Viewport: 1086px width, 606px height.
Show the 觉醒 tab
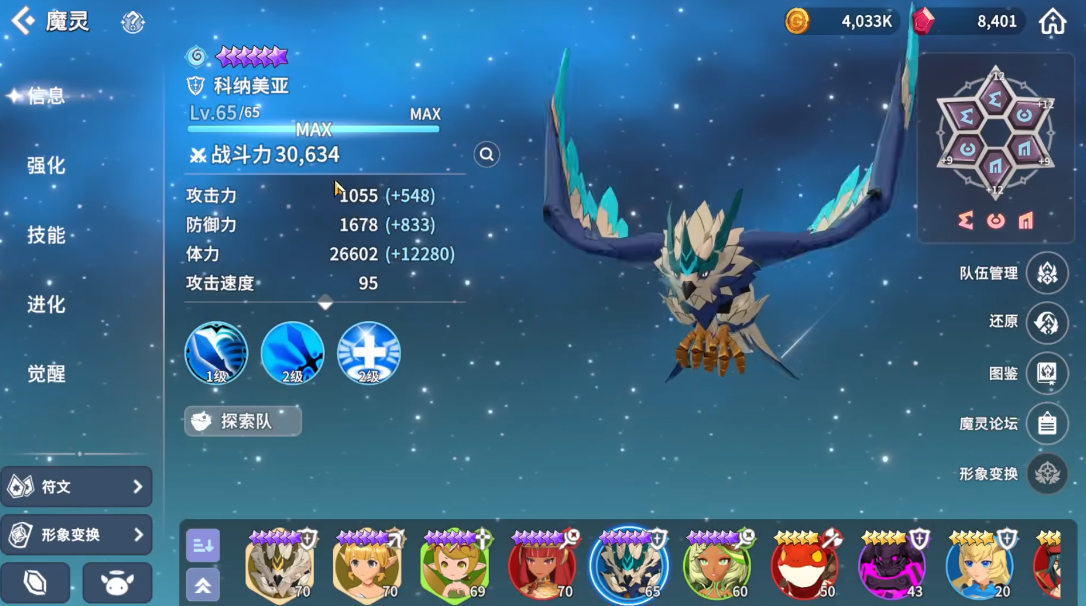click(x=46, y=373)
